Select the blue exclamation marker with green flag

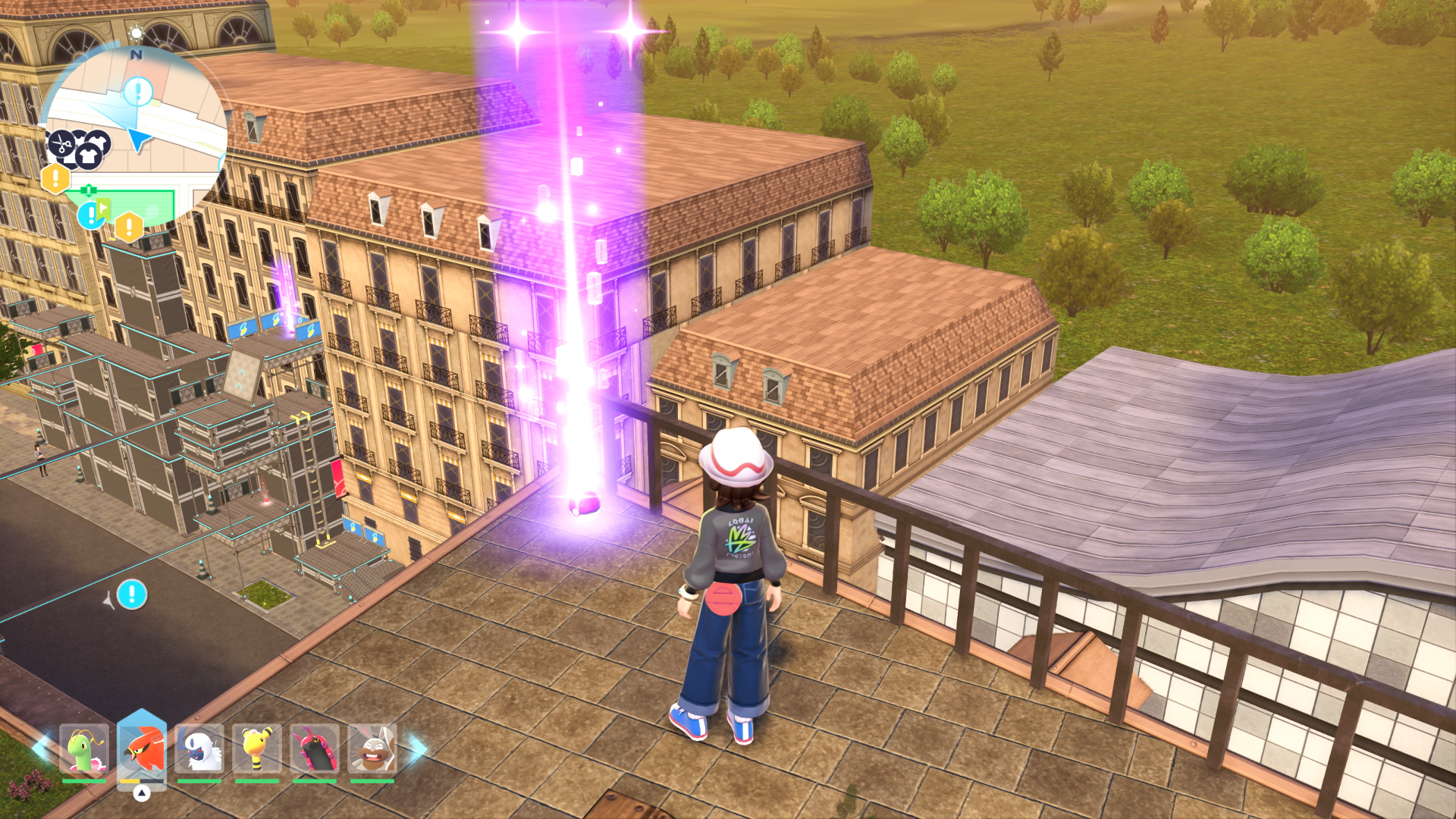point(93,215)
